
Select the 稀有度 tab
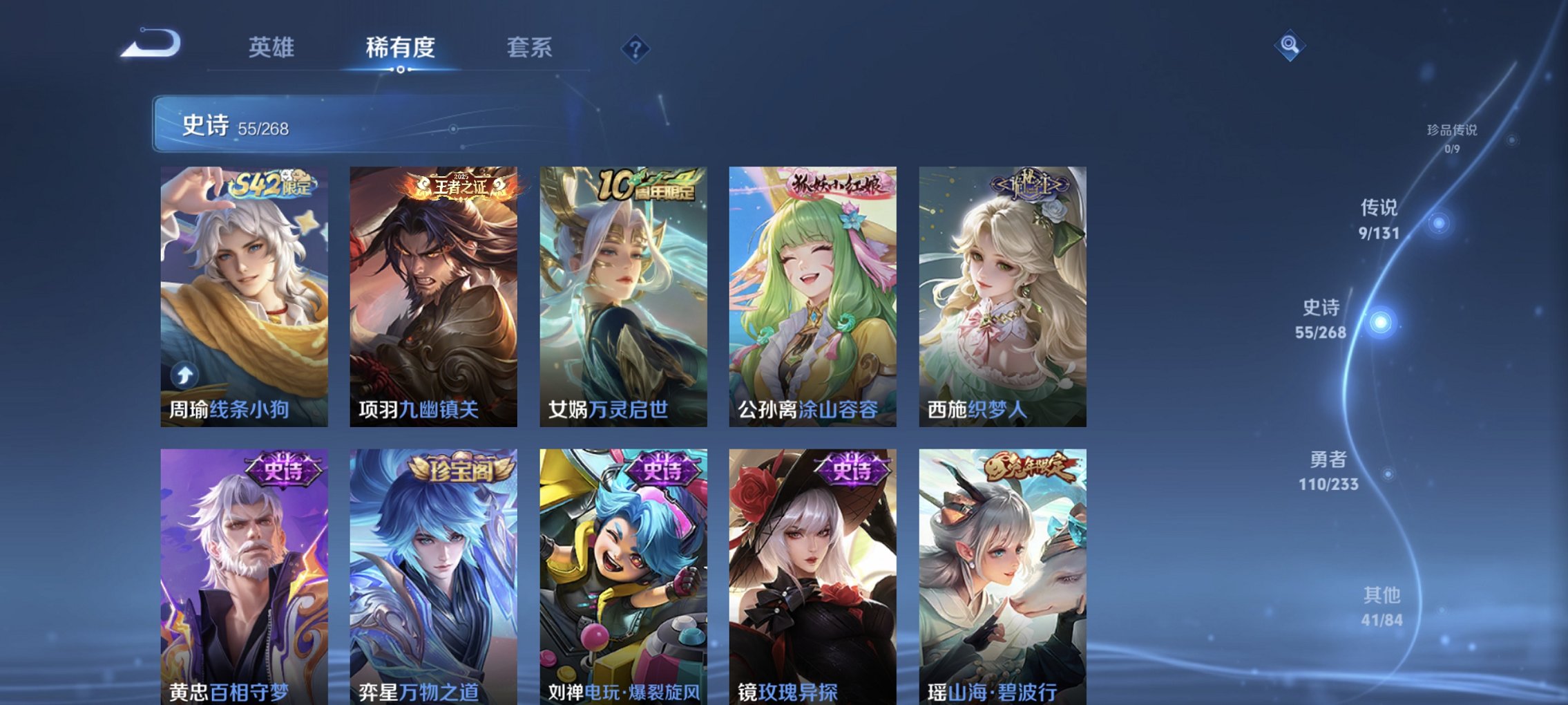401,48
